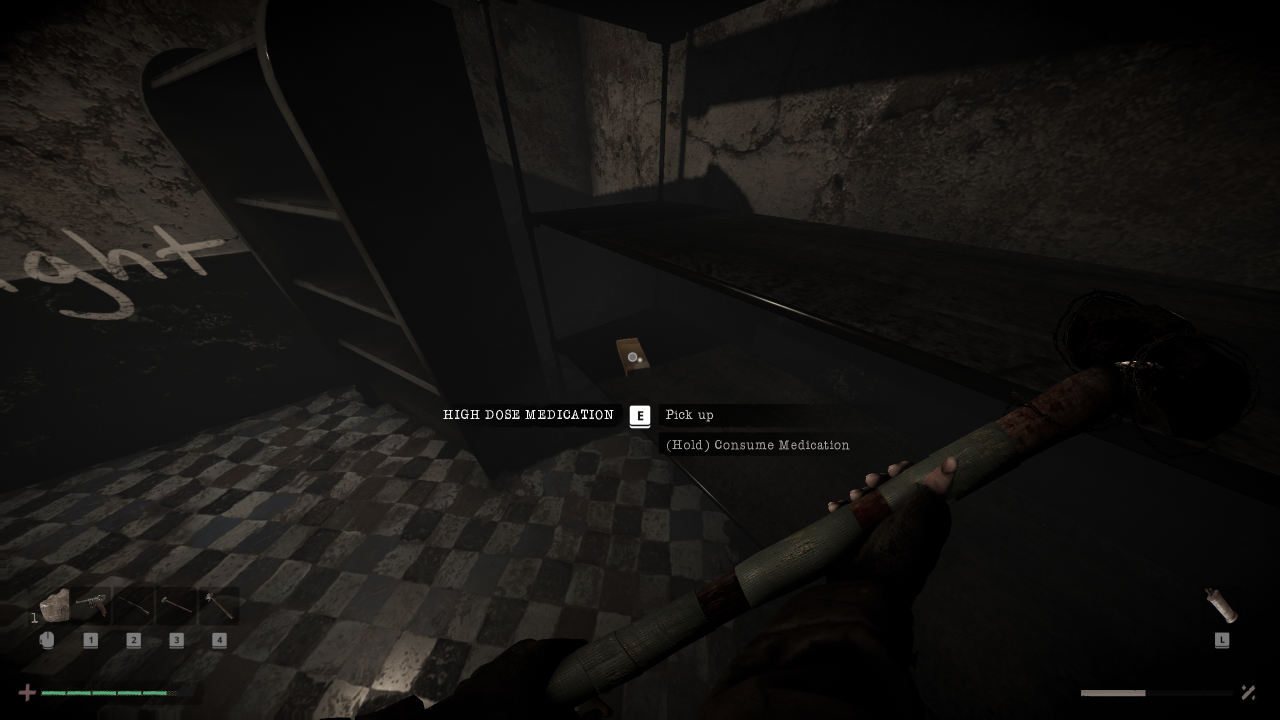Equip the pistol in the hotbar
Image resolution: width=1280 pixels, height=720 pixels.
pos(91,606)
